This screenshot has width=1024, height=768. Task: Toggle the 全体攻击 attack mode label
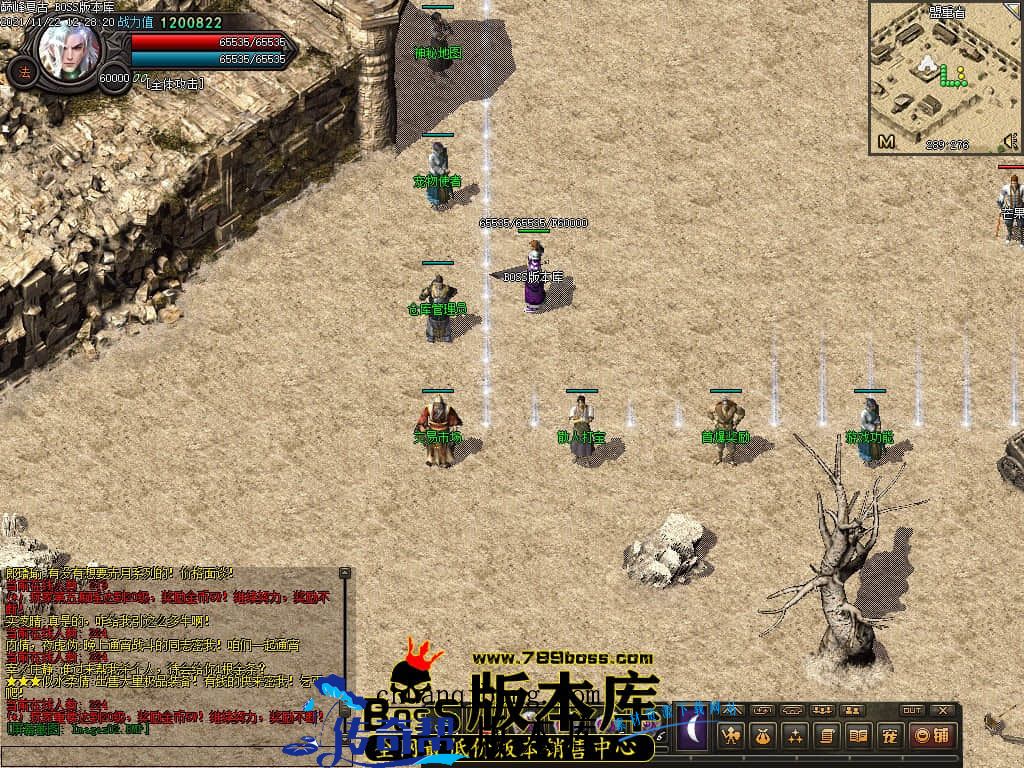pos(176,84)
